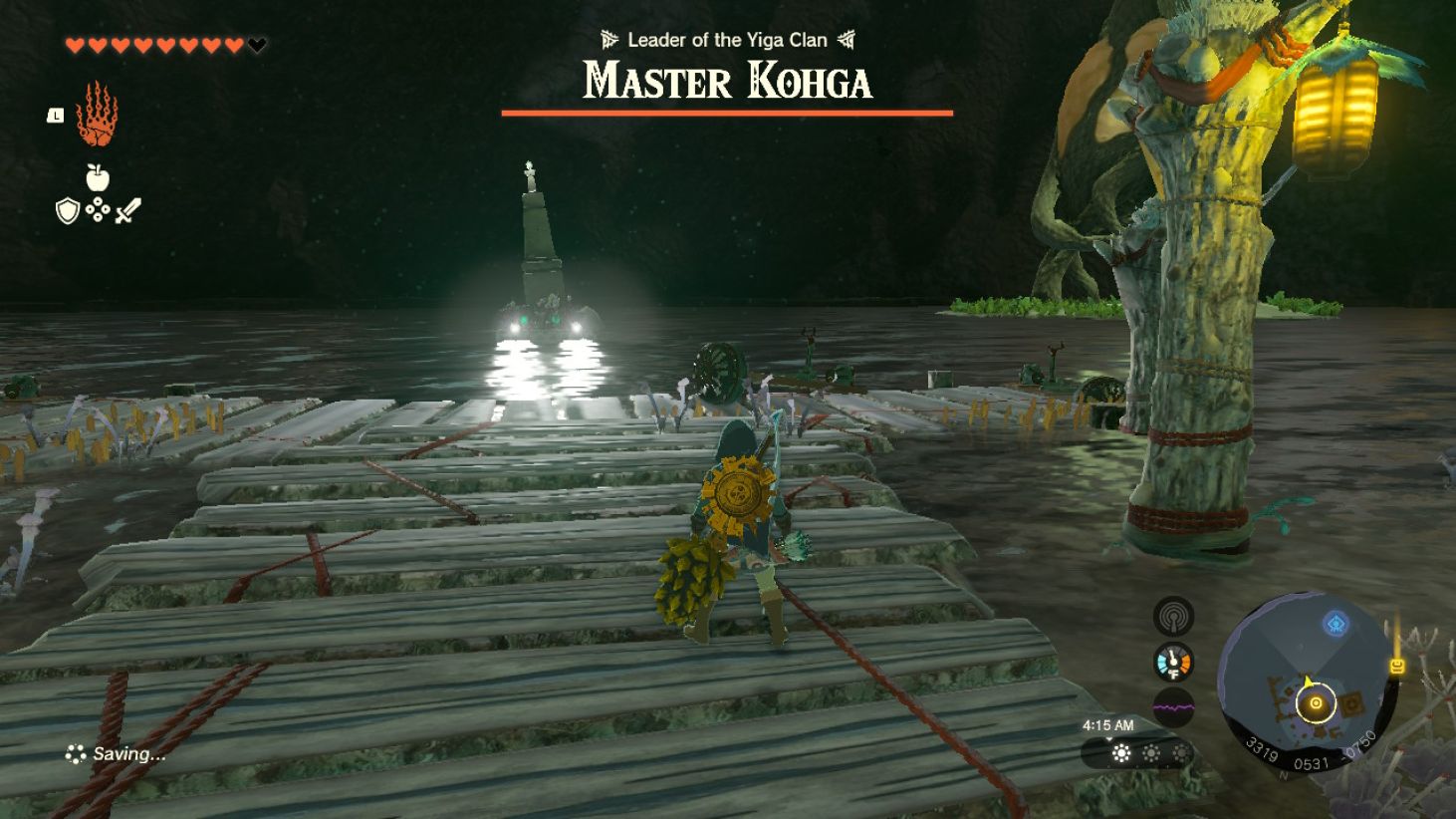Click the purple sound level meter icon

click(x=1175, y=703)
